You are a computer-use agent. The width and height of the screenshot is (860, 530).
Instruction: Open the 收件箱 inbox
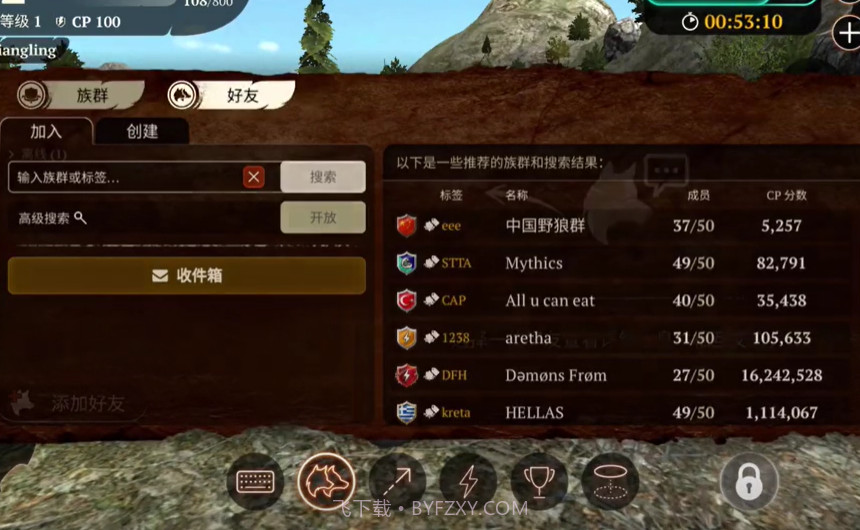[186, 275]
